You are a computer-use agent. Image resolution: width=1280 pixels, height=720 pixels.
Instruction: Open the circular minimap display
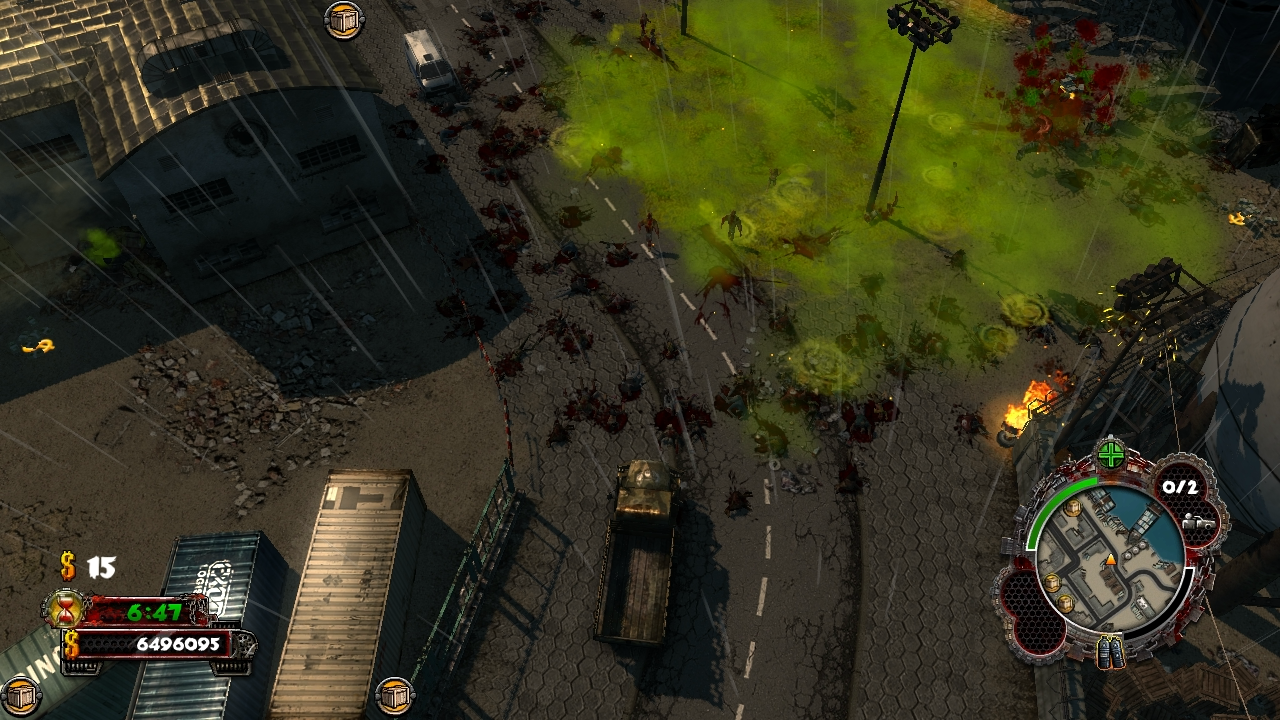pyautogui.click(x=1113, y=554)
